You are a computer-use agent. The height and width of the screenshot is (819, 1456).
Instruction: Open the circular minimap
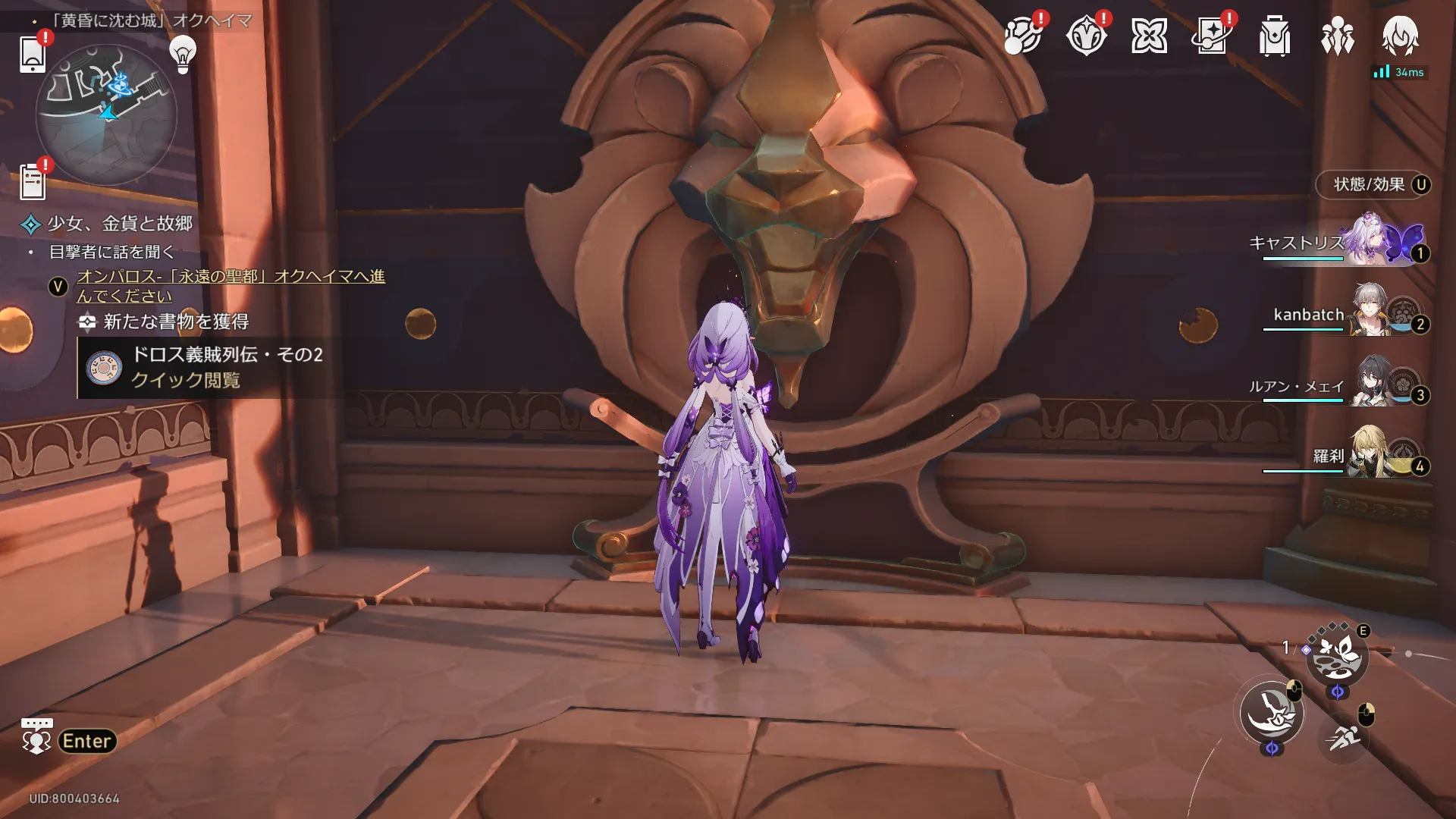point(107,115)
